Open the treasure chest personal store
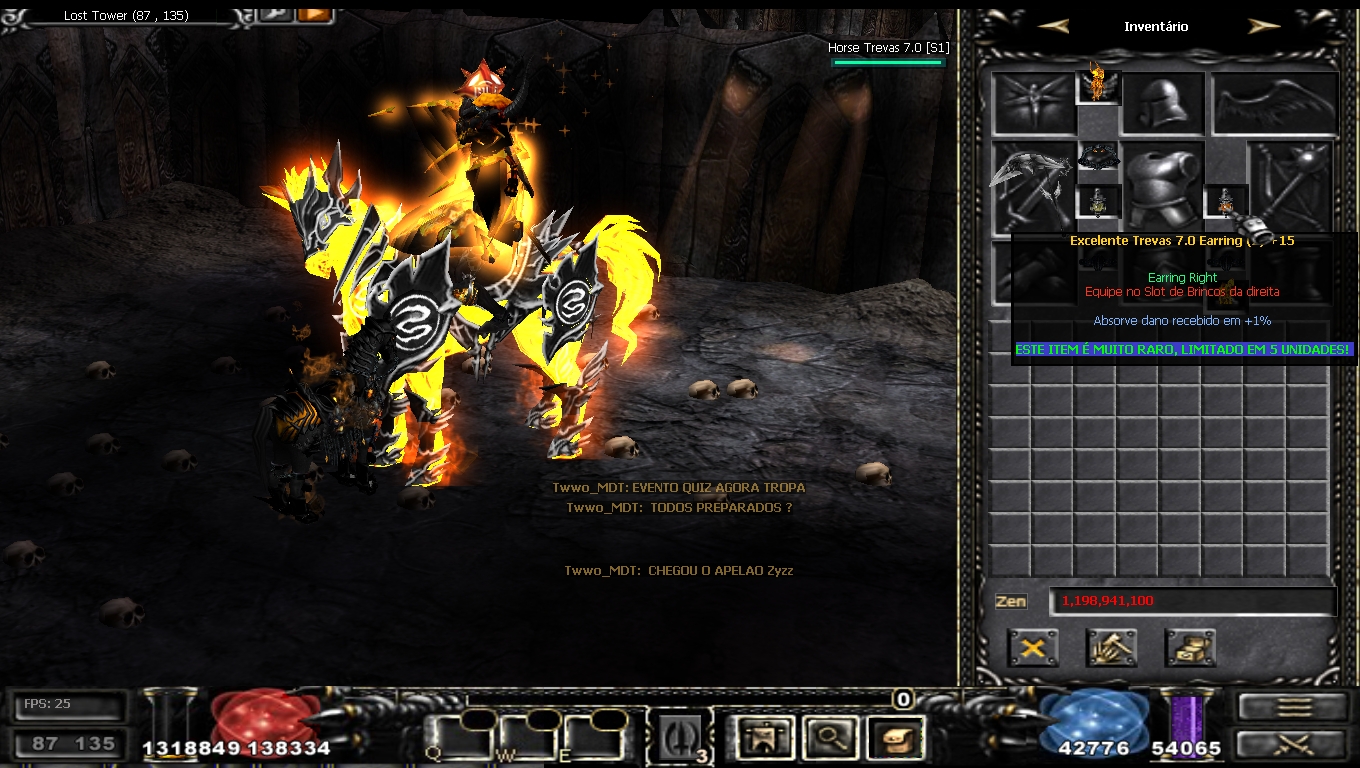This screenshot has height=768, width=1360. 1190,648
